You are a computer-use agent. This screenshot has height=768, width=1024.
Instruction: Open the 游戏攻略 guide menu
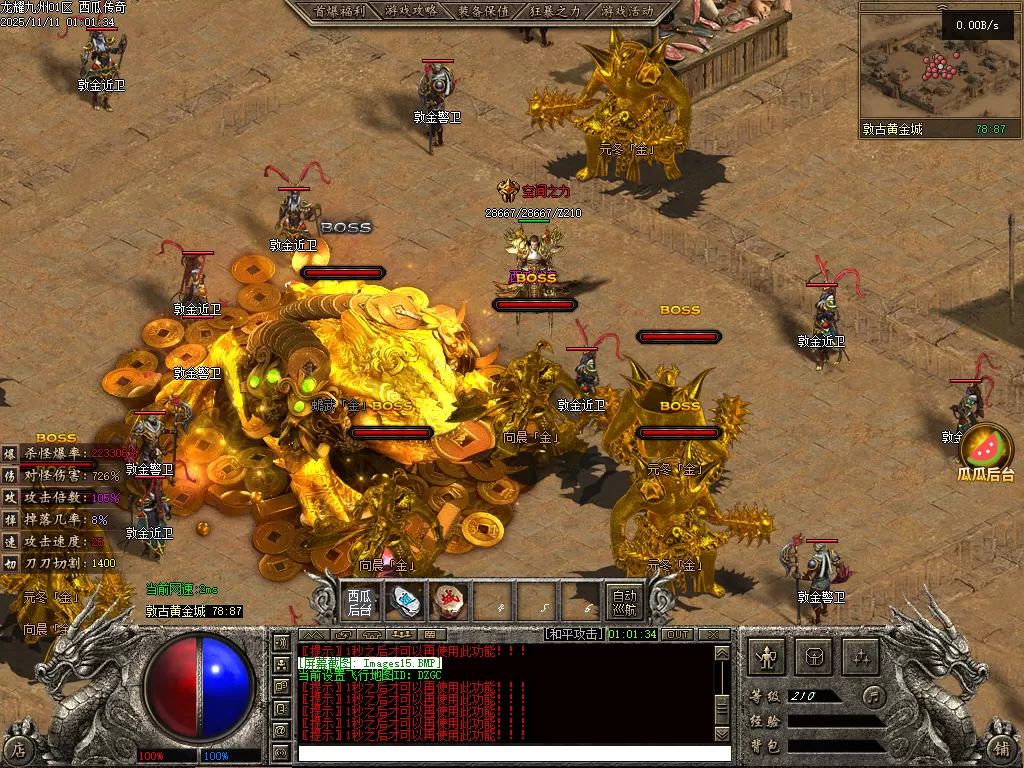click(410, 11)
